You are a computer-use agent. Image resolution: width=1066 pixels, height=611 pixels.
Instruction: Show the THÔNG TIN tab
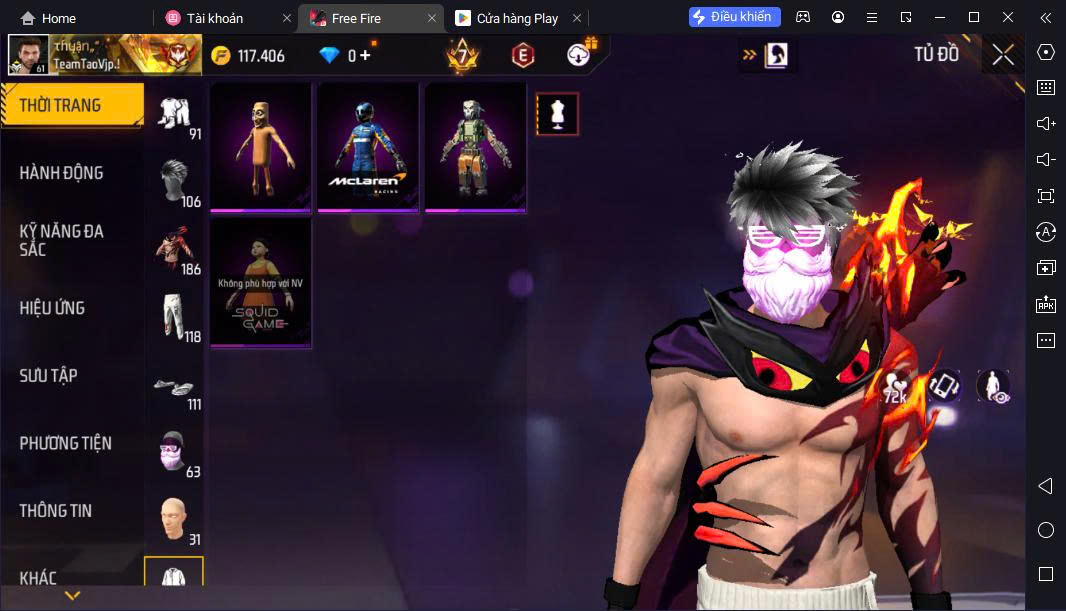[x=56, y=511]
